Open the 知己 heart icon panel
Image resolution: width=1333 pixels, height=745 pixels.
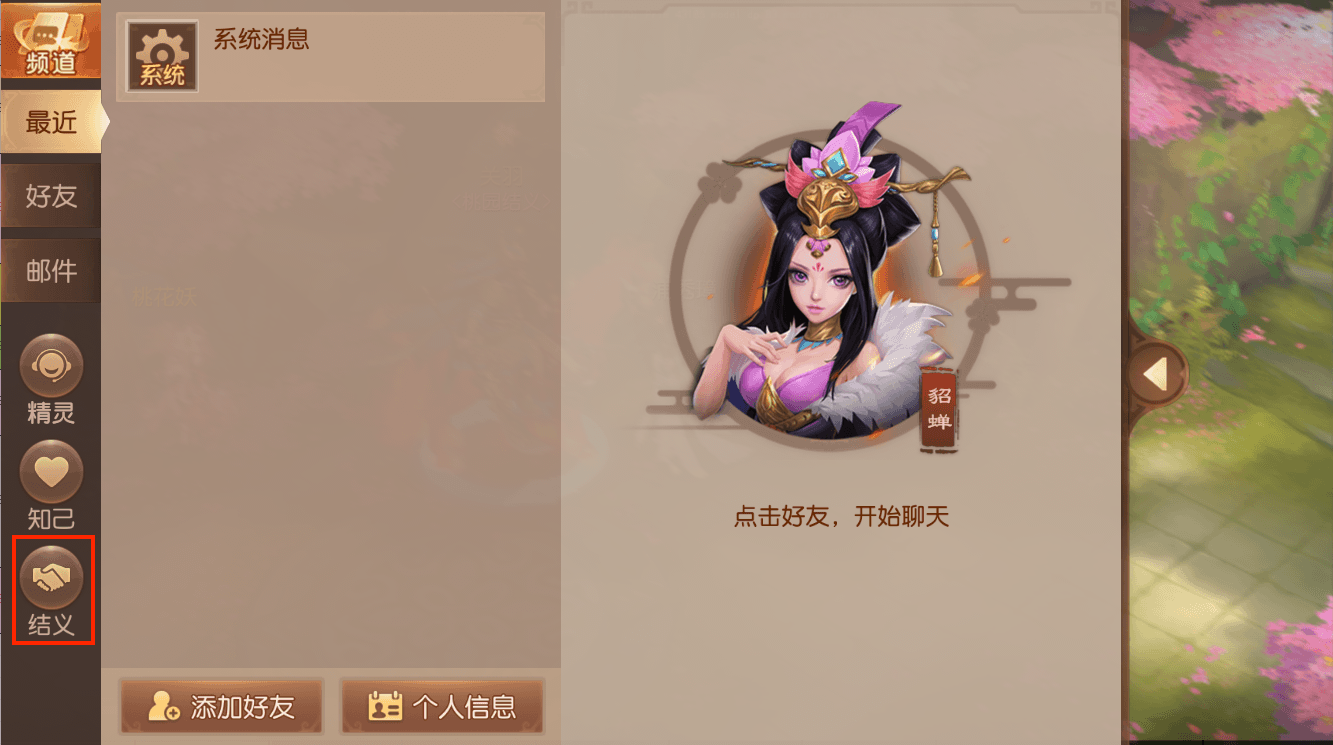tap(51, 470)
